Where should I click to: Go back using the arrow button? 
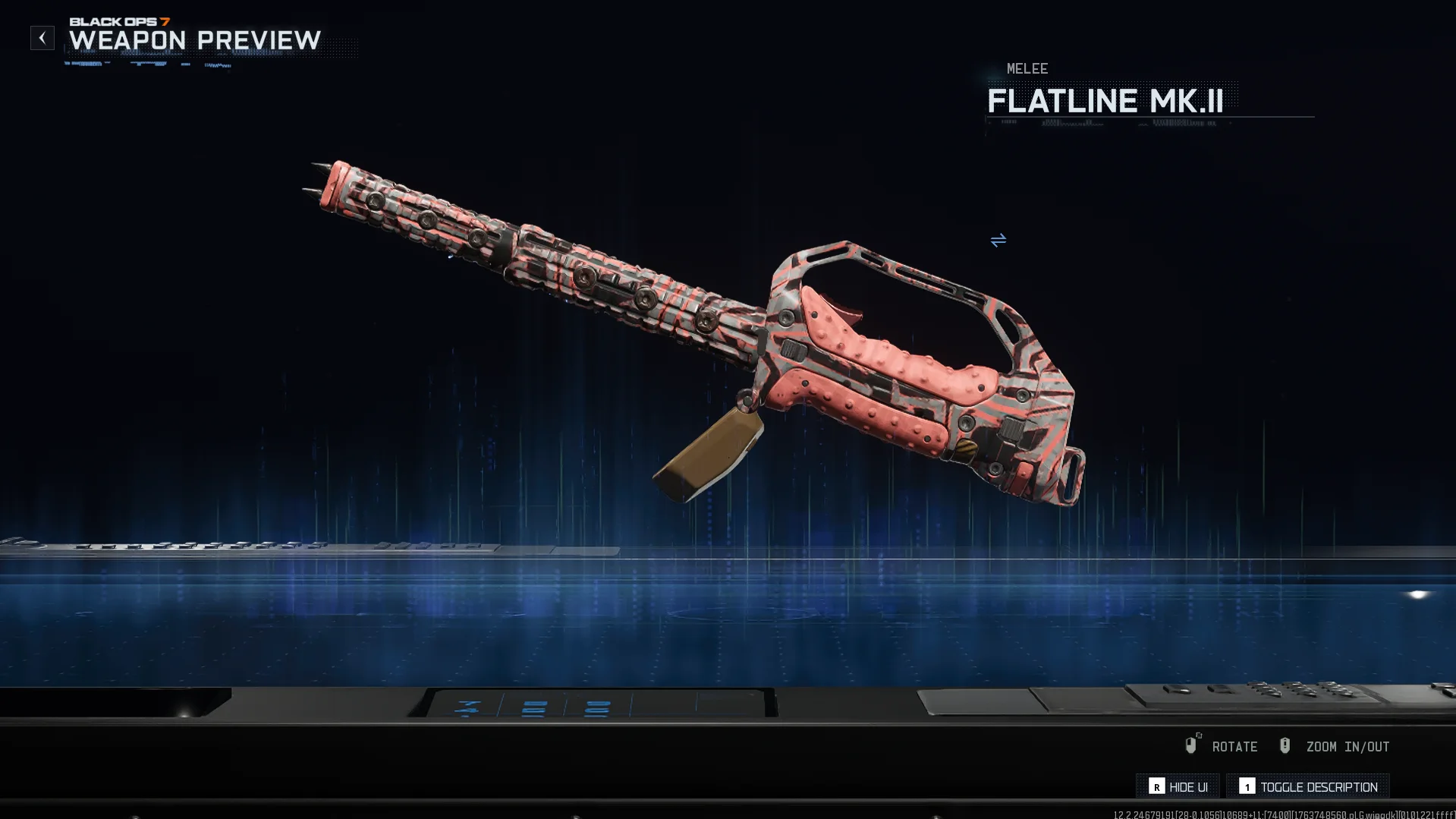pos(42,38)
